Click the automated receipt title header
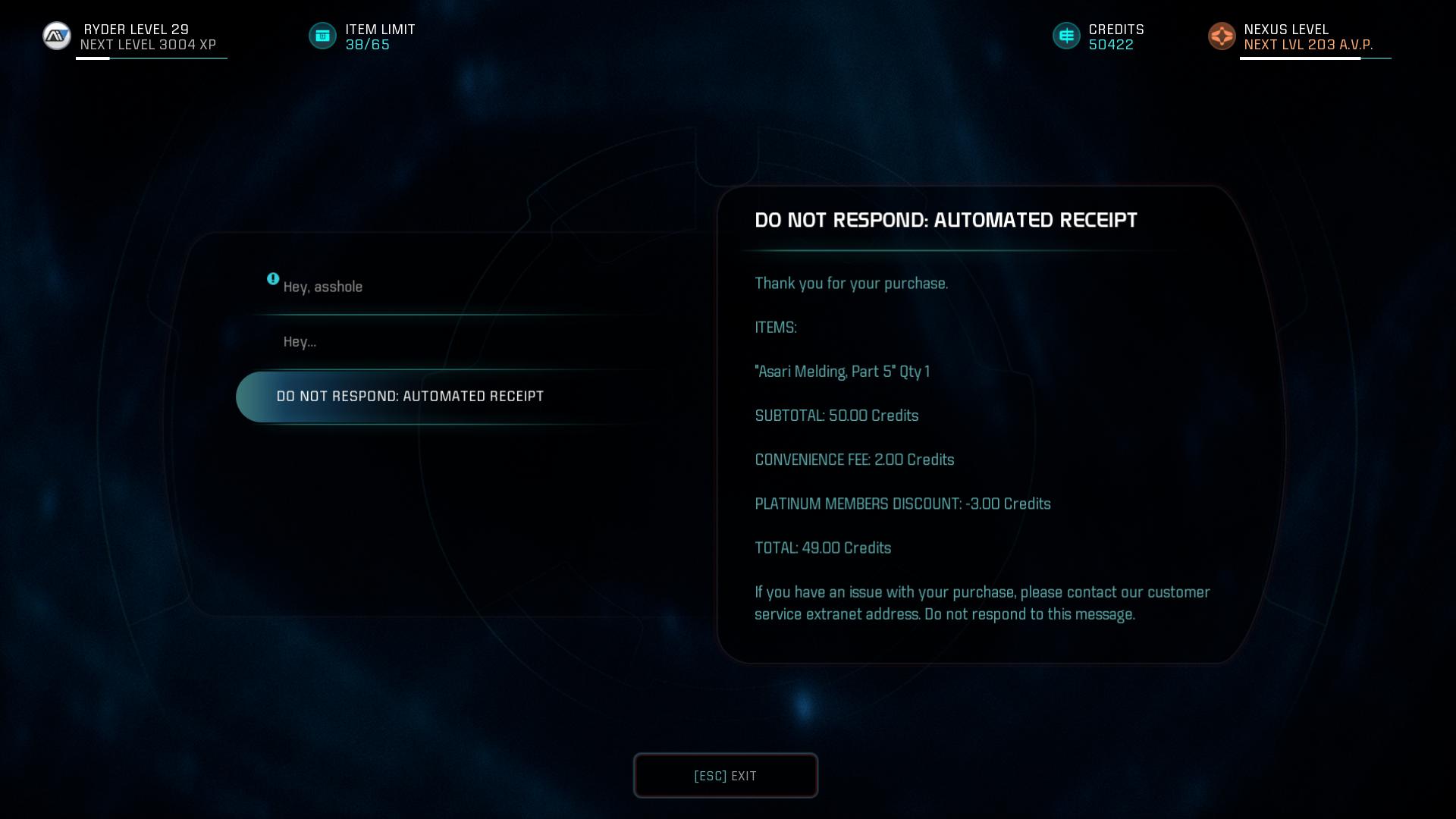The image size is (1456, 819). point(946,220)
